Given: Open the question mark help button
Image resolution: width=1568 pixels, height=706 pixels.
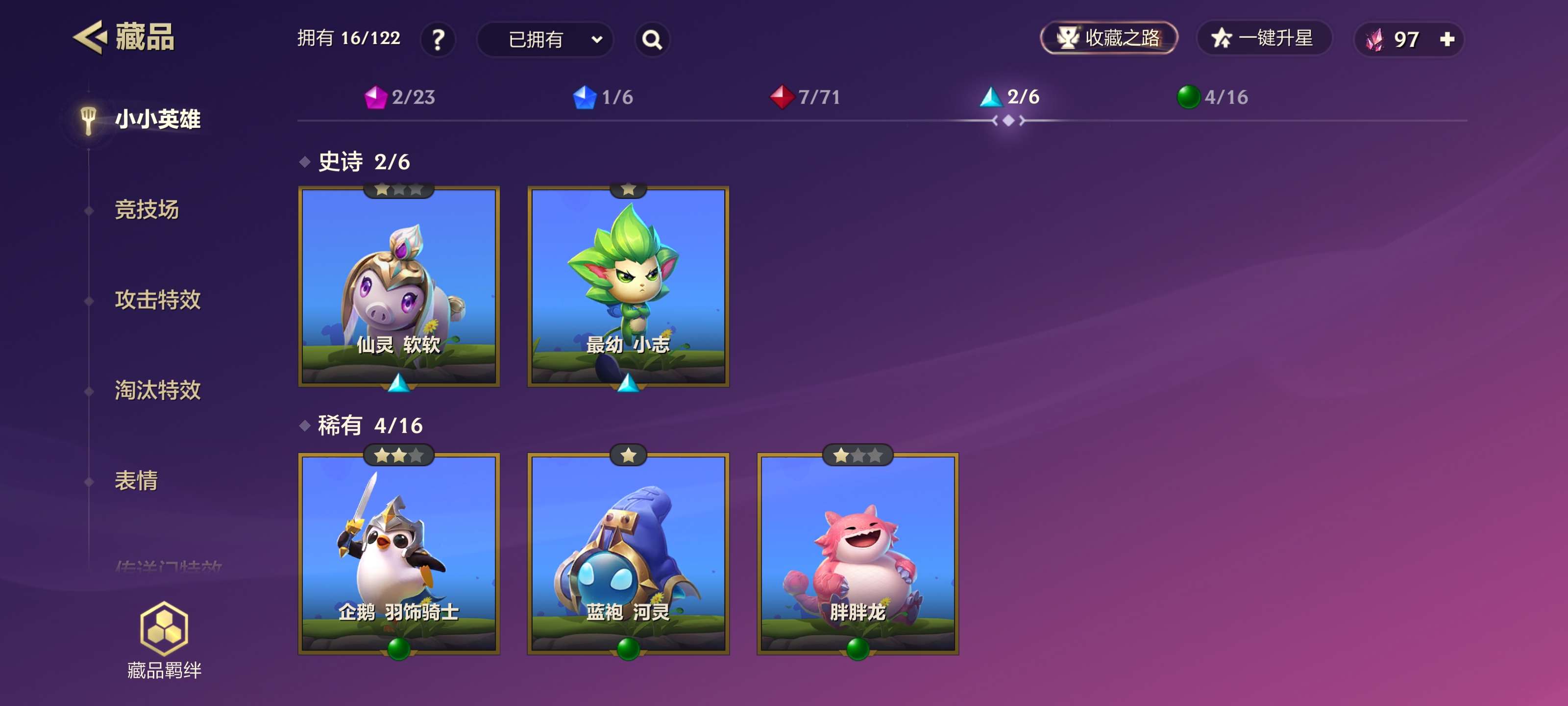Looking at the screenshot, I should pos(438,40).
